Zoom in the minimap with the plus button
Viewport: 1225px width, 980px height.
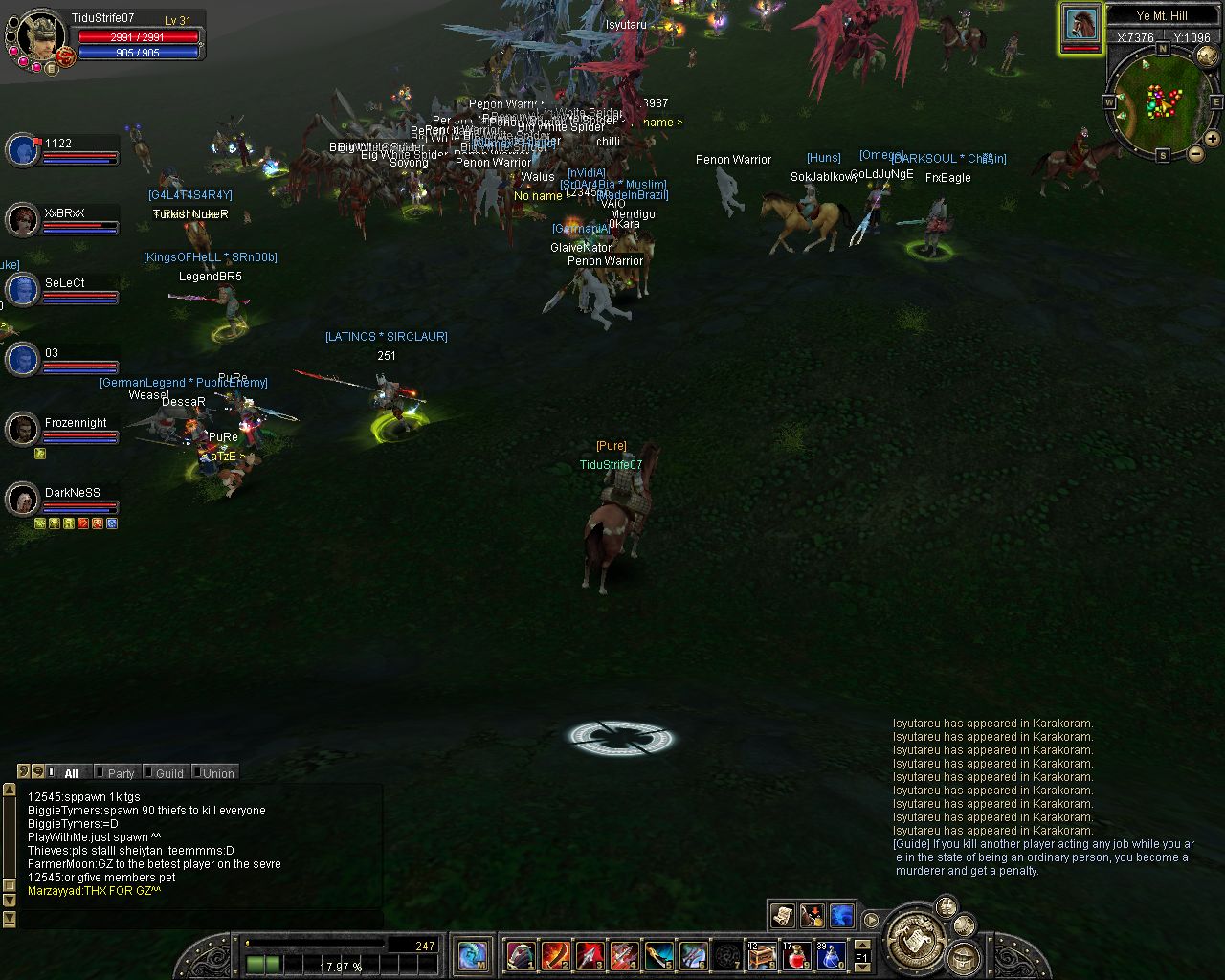(1212, 139)
